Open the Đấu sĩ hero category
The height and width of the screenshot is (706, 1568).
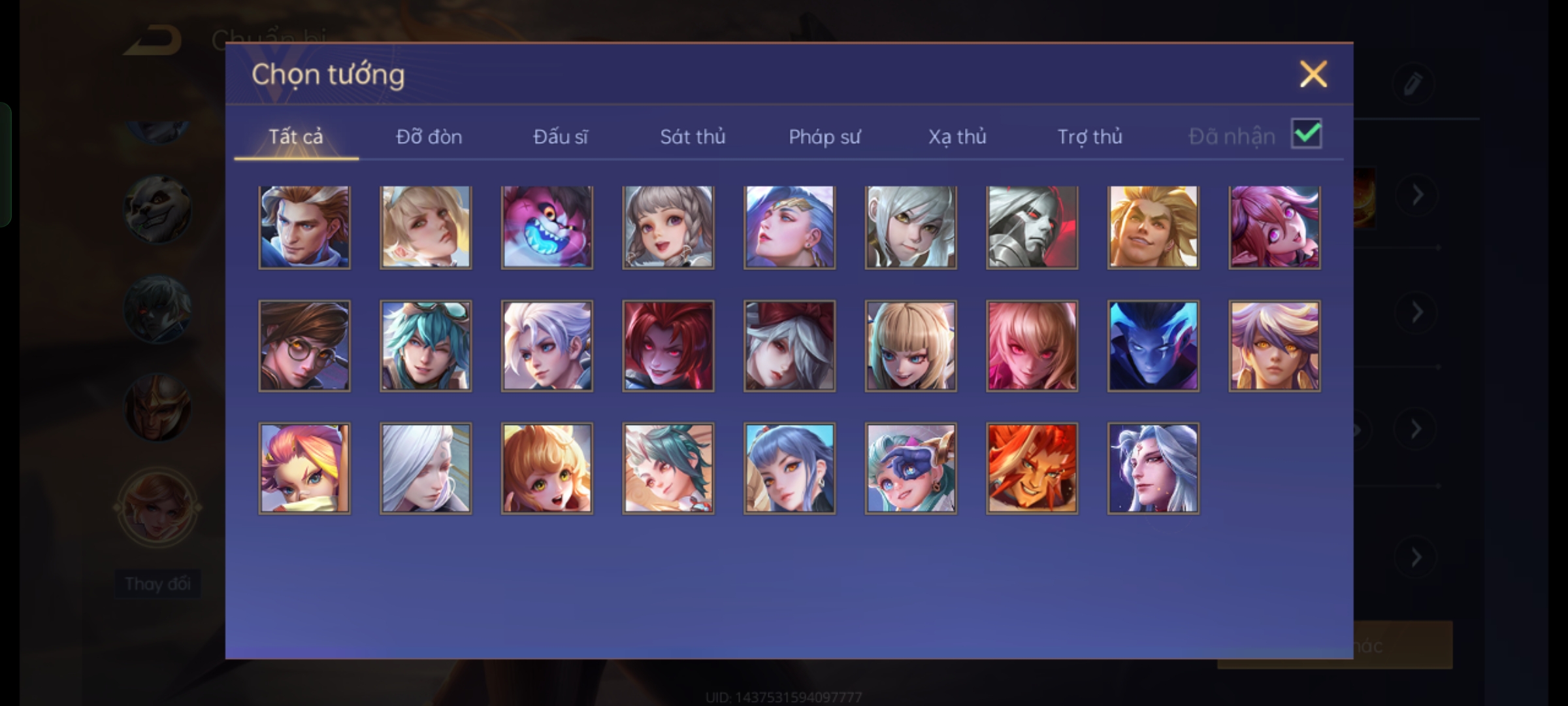coord(560,137)
